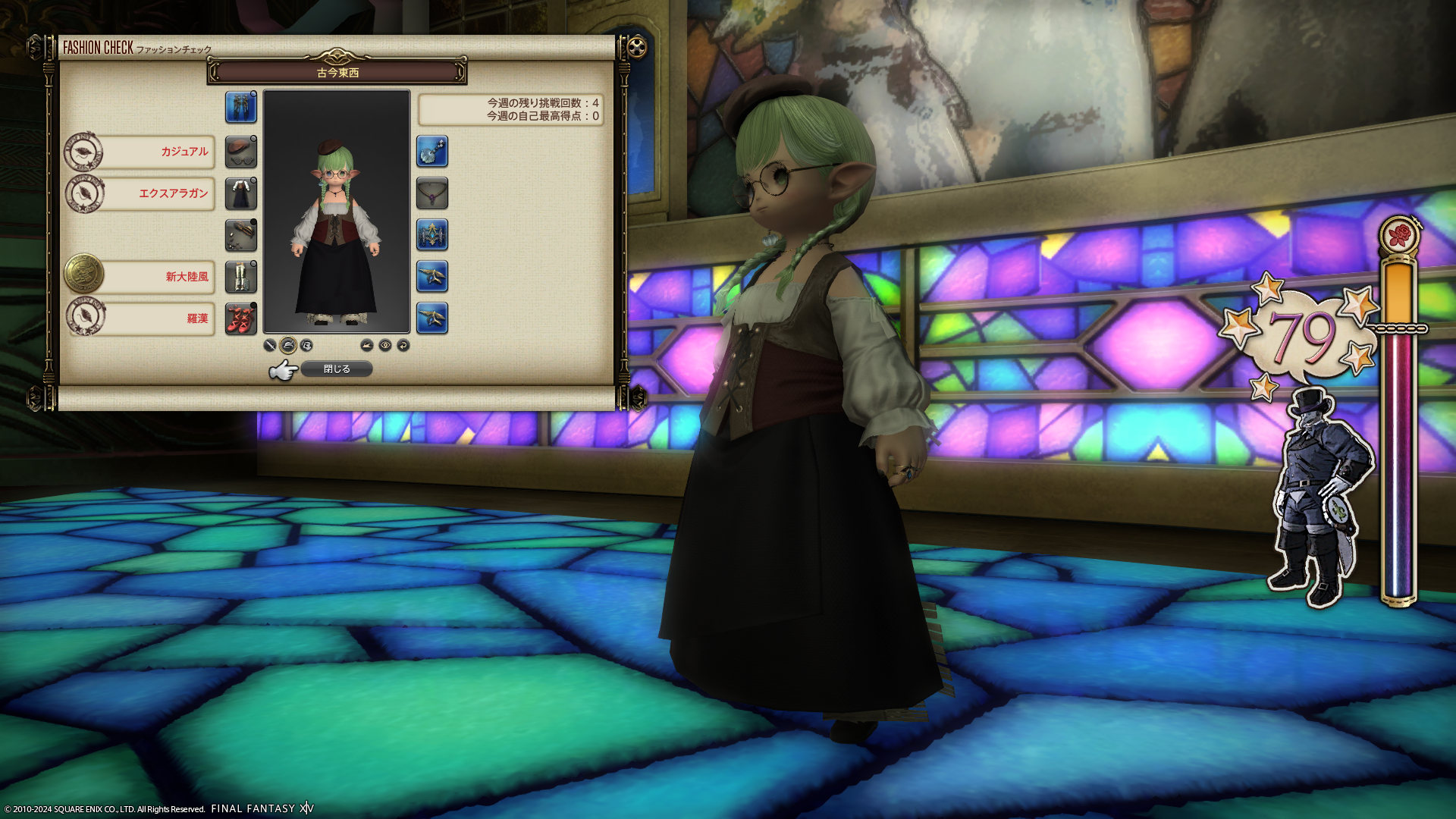Viewport: 1456px width, 819px height.
Task: Select the crystal earring slot
Action: 432,152
